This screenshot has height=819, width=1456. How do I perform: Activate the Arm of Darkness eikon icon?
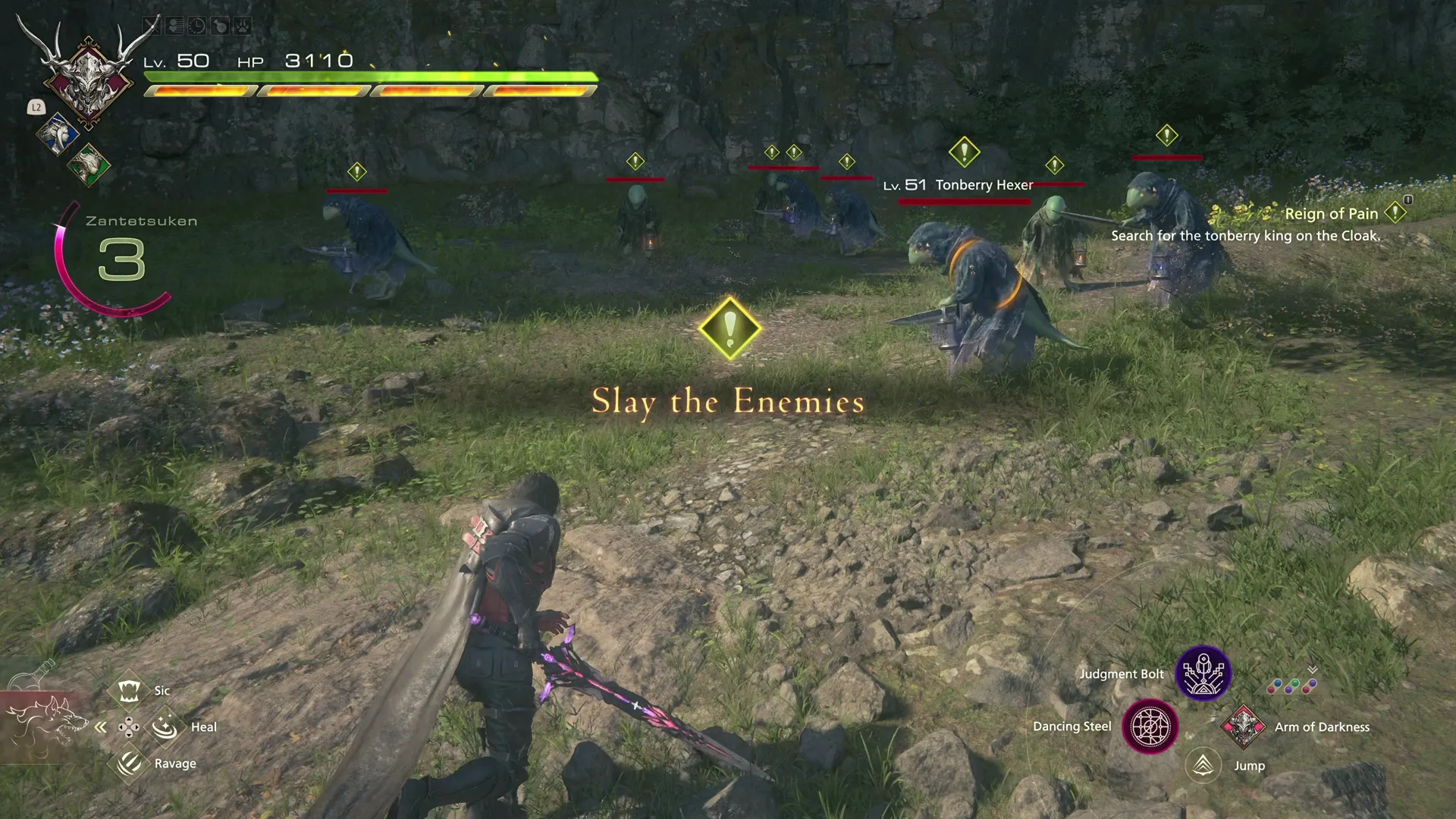click(x=1244, y=726)
